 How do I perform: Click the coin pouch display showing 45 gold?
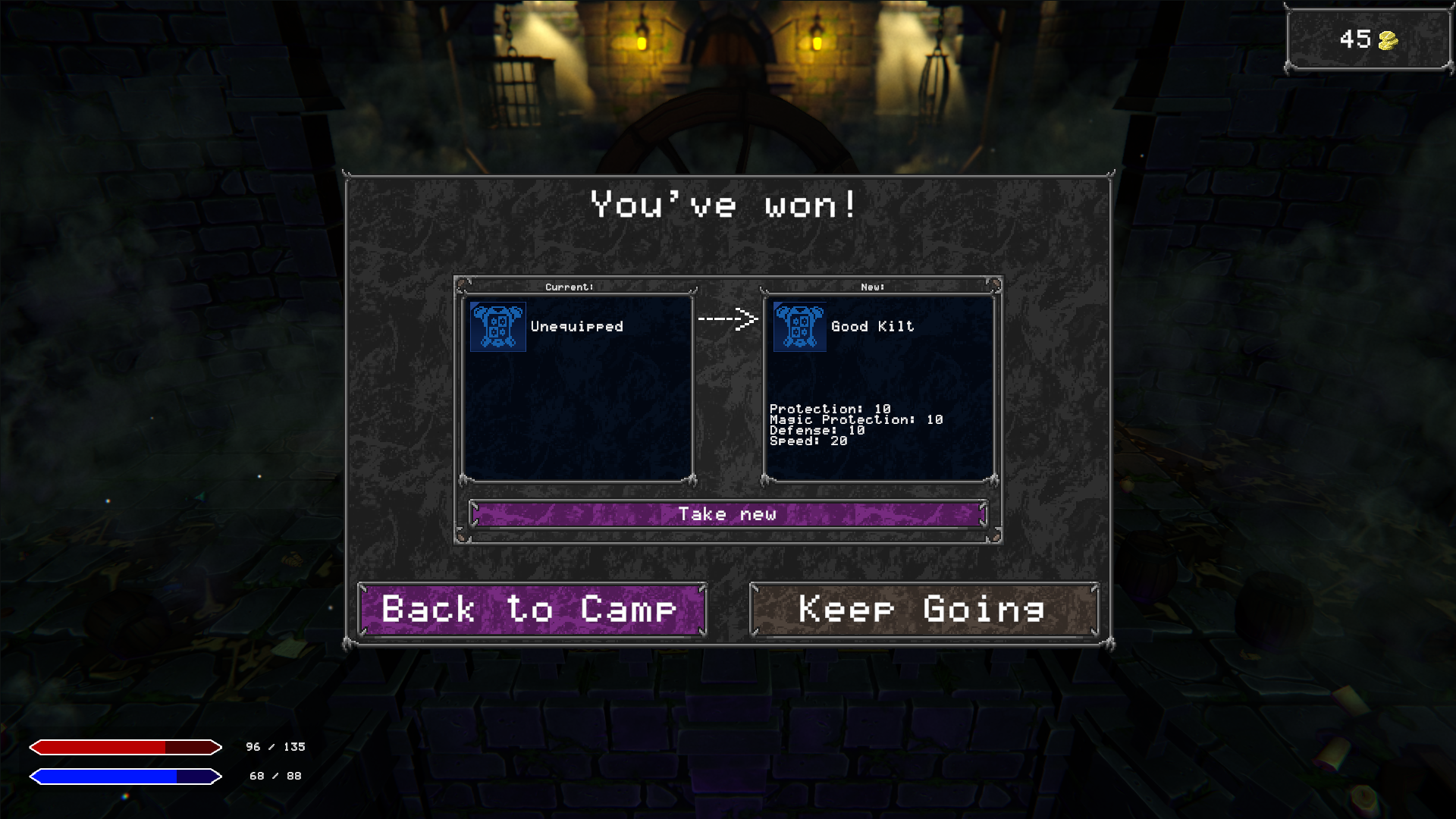click(1367, 39)
